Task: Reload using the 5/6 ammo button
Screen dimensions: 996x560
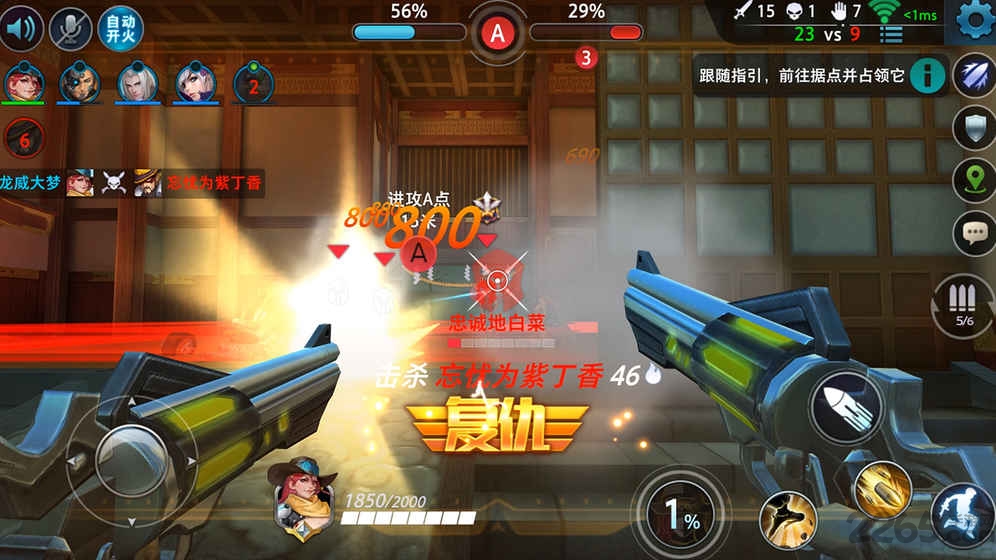Action: tap(964, 305)
